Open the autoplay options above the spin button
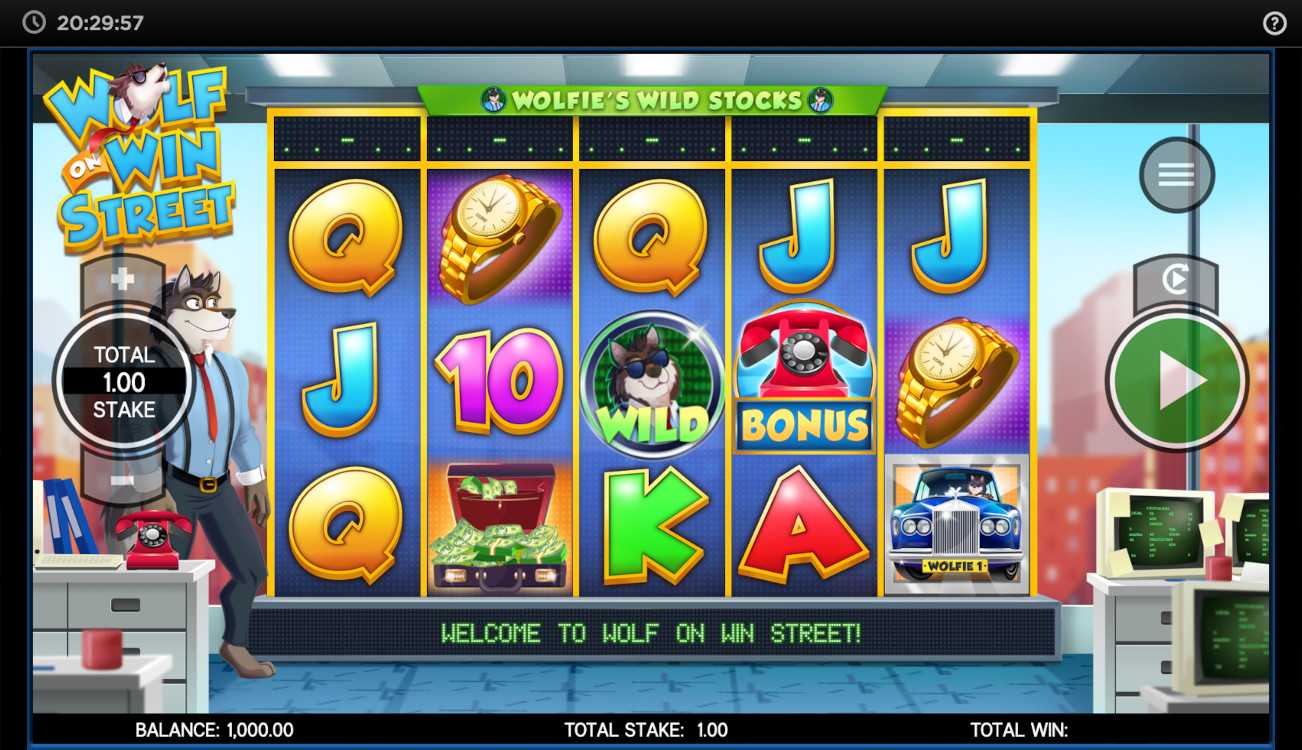This screenshot has height=750, width=1302. coord(1175,281)
